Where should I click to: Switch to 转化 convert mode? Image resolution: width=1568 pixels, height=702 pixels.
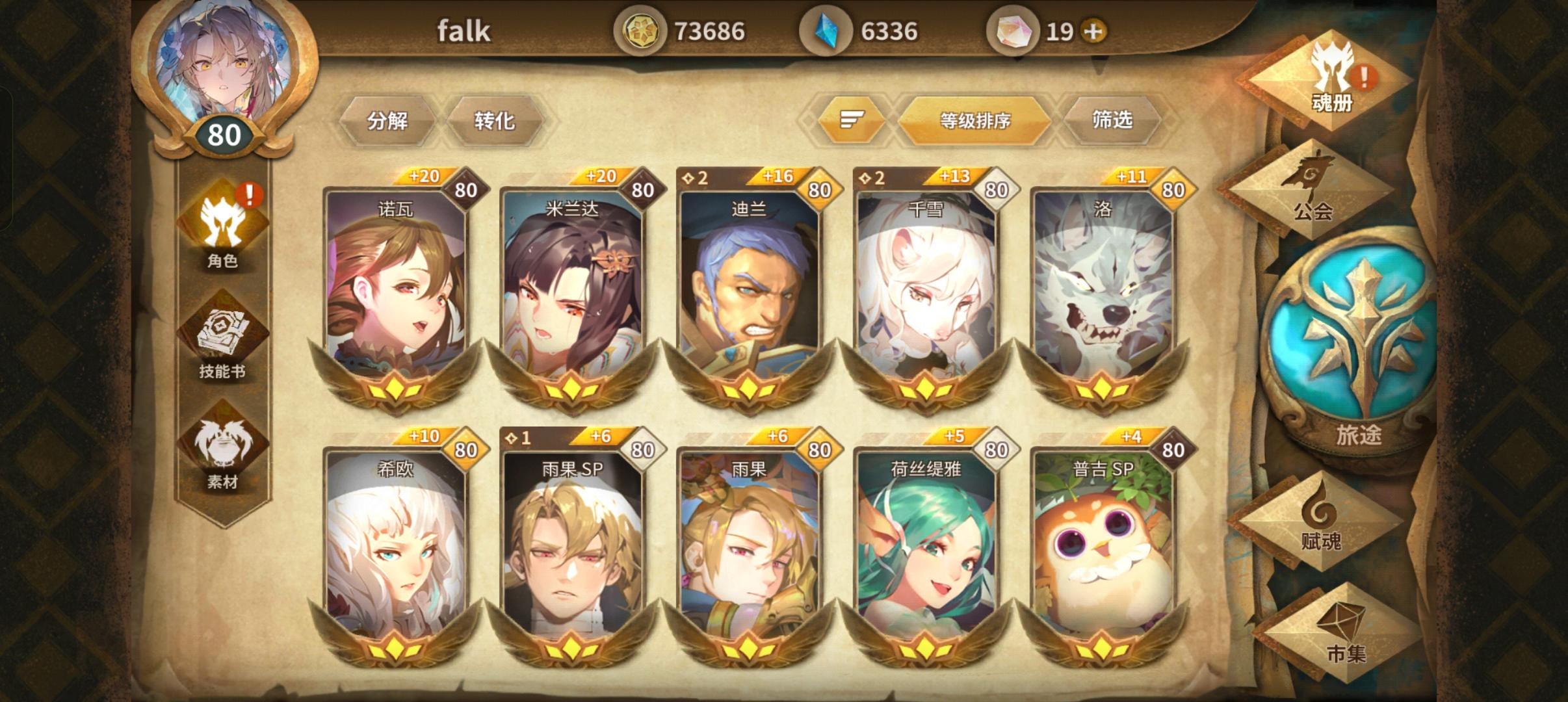pyautogui.click(x=496, y=121)
